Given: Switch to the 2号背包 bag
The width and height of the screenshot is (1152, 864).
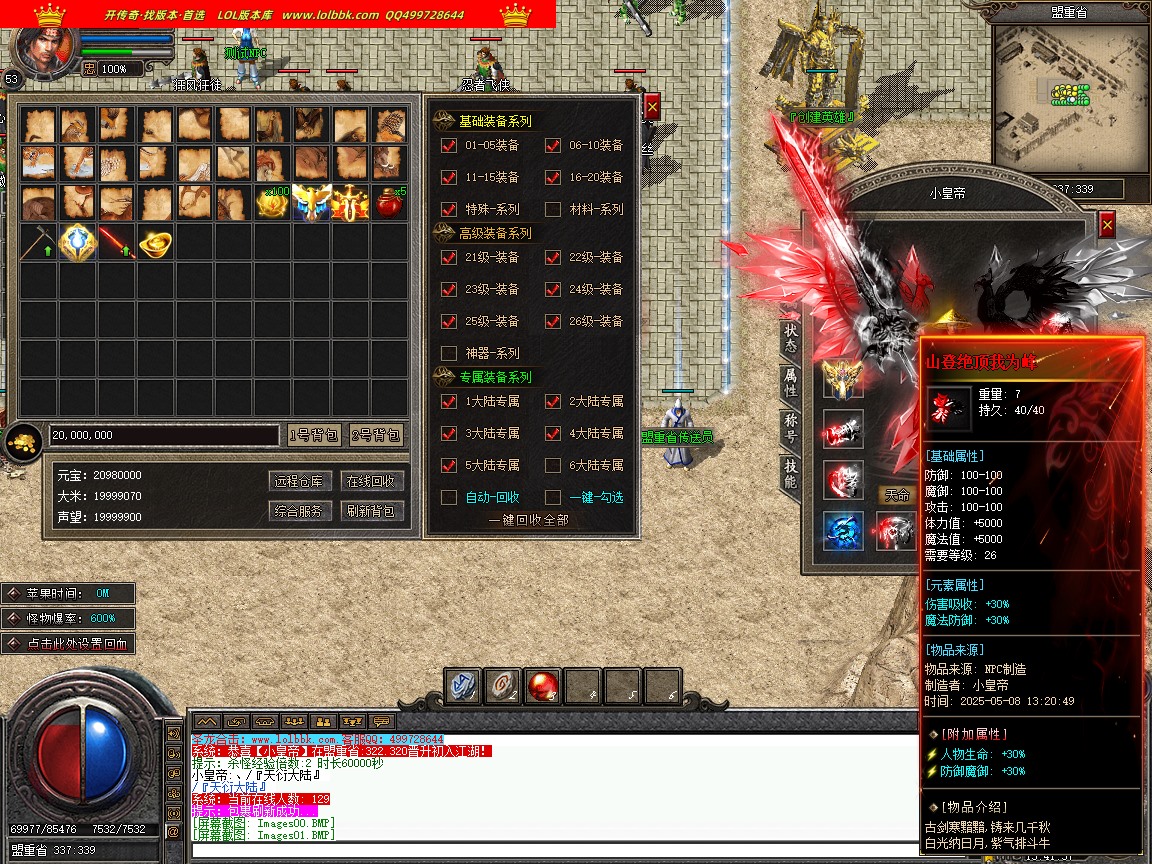Looking at the screenshot, I should [376, 435].
